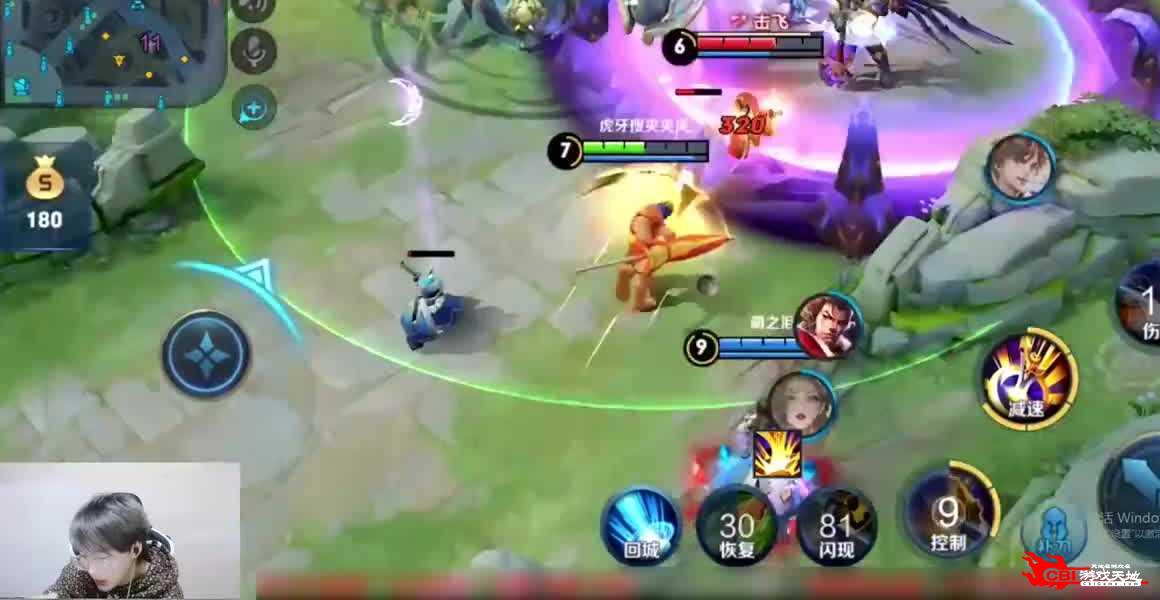Viewport: 1160px width, 600px height.
Task: Use the 回城 recall ability
Action: [641, 526]
